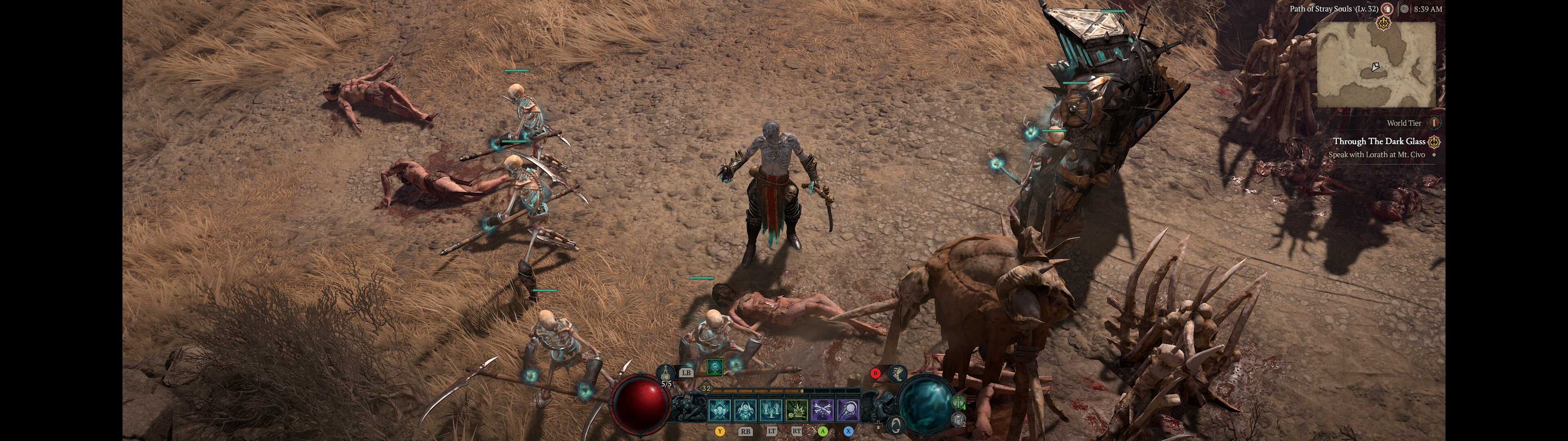The width and height of the screenshot is (1568, 441).
Task: Use the purple crossbones skill
Action: point(822,410)
